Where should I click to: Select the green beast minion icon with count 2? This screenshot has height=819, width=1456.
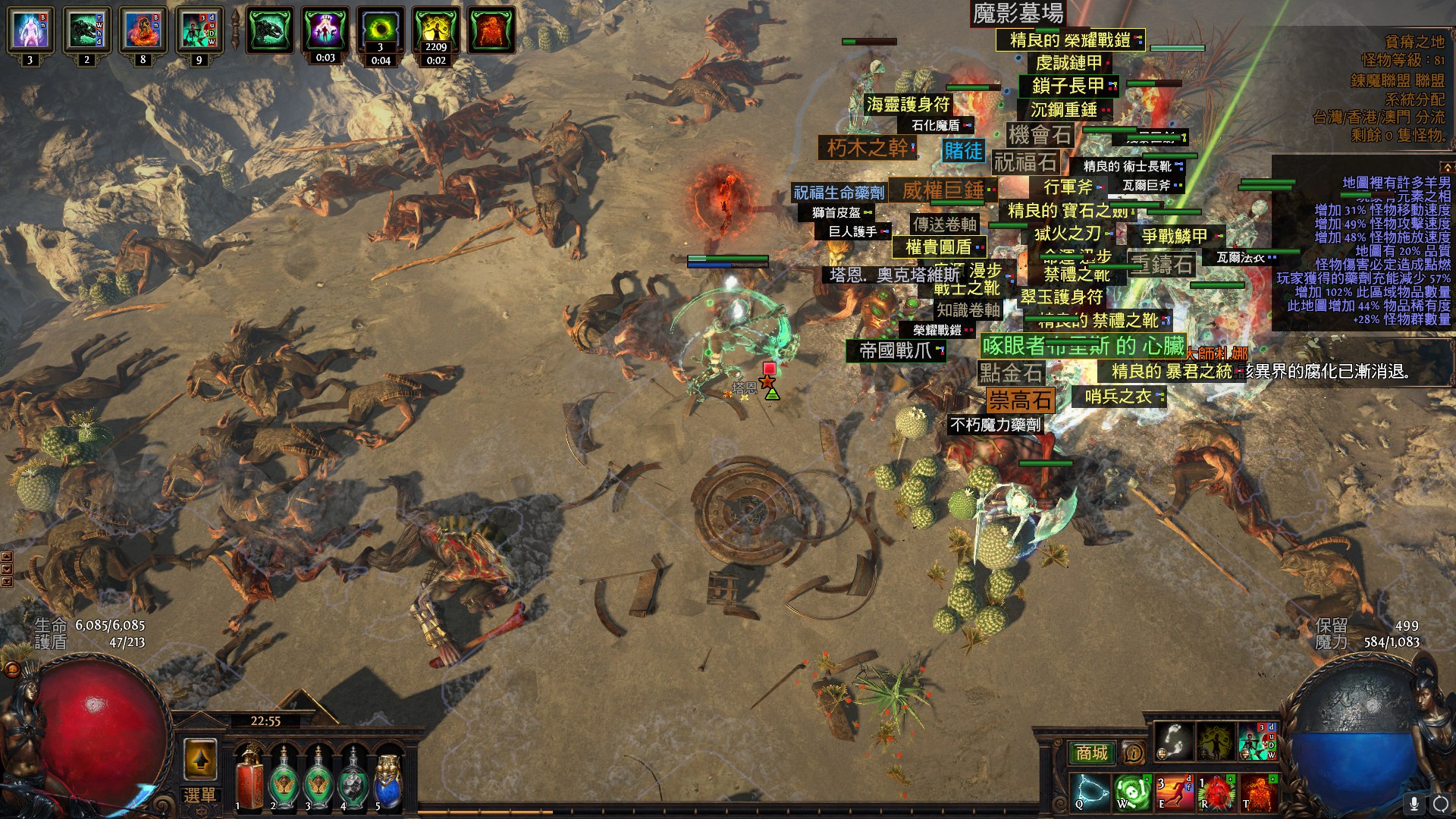tap(86, 30)
